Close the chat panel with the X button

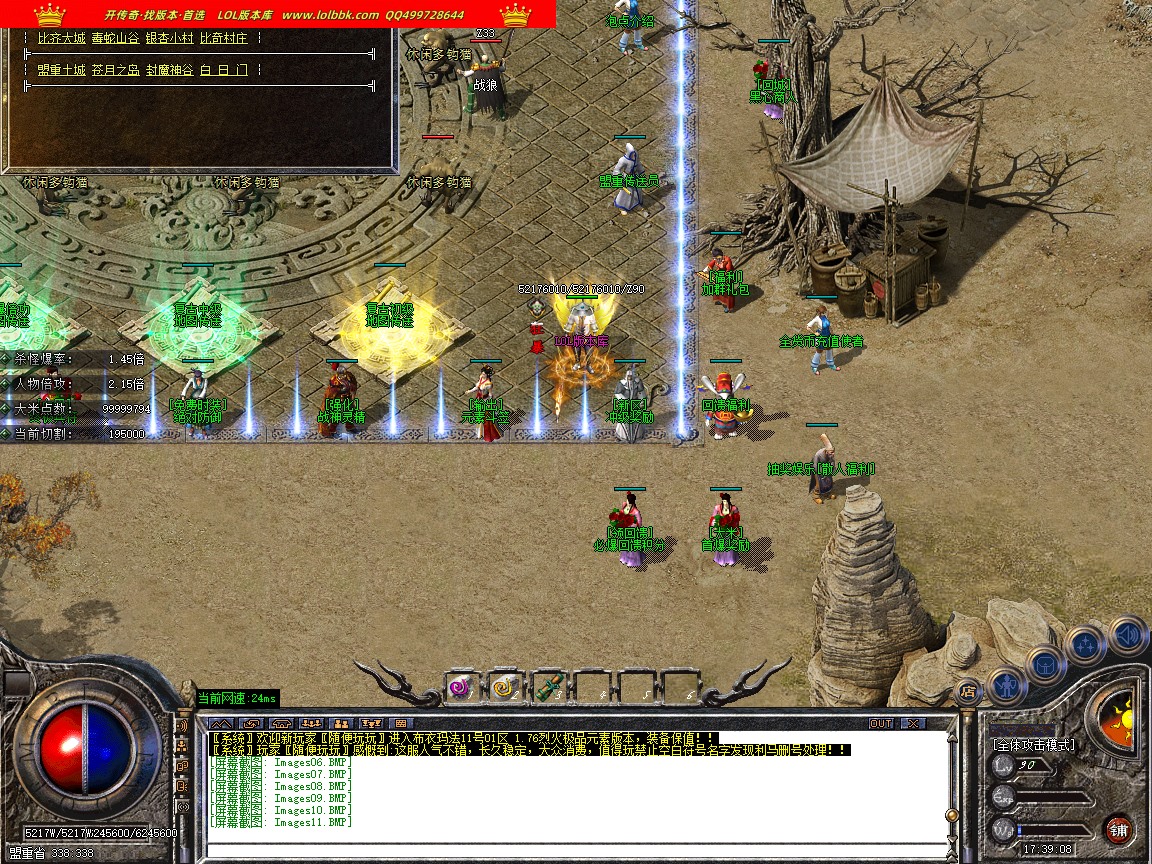pos(912,723)
